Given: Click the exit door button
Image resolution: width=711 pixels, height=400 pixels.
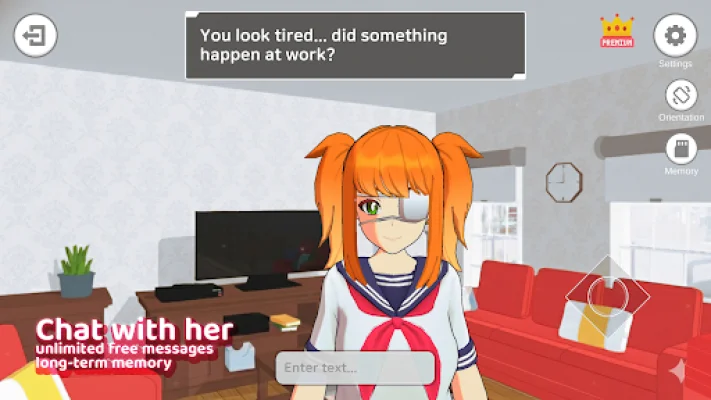Looking at the screenshot, I should click(x=35, y=37).
